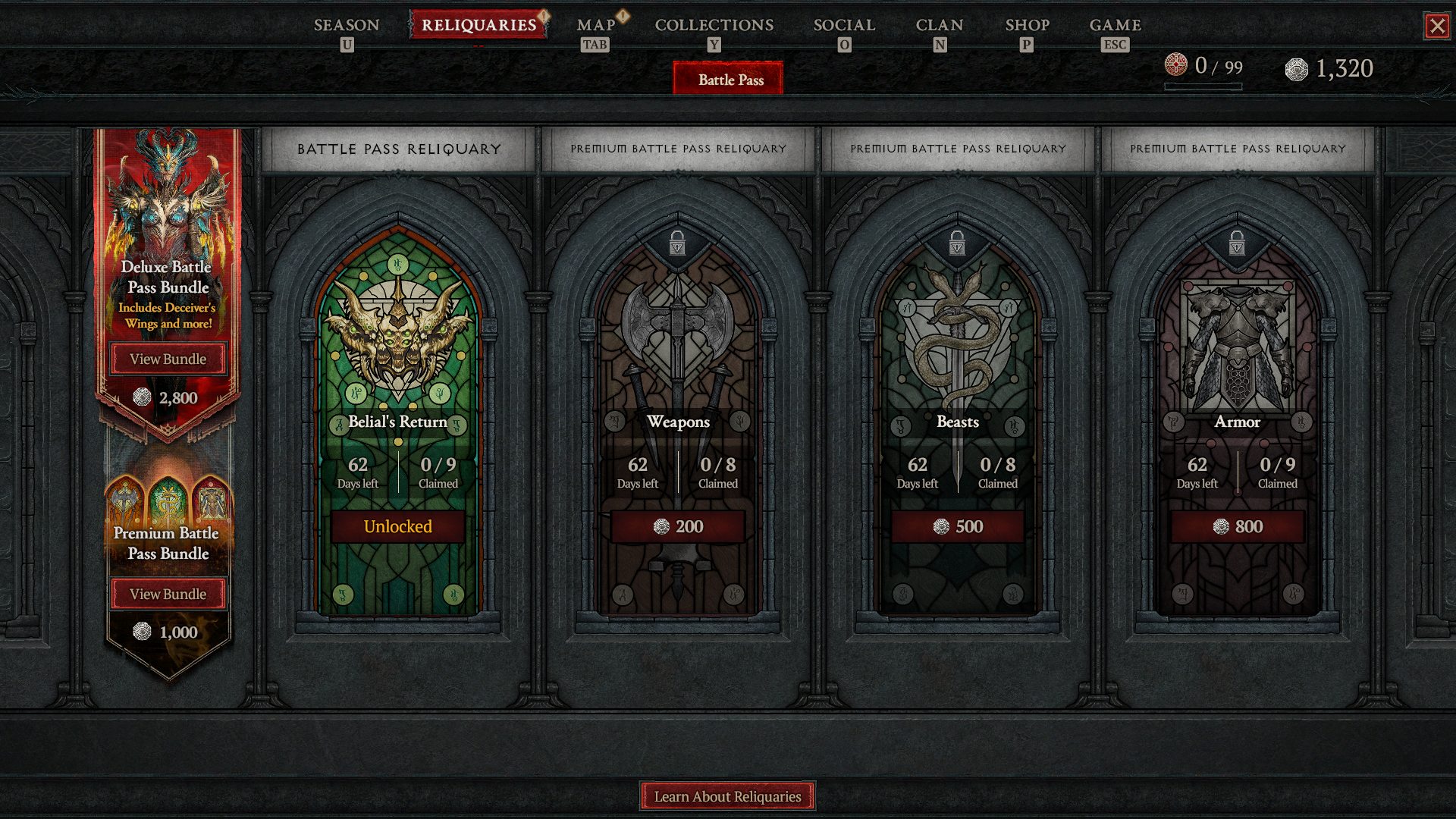Image resolution: width=1456 pixels, height=819 pixels.
Task: Click the lock icon above the Beasts reliquary
Action: click(x=958, y=243)
